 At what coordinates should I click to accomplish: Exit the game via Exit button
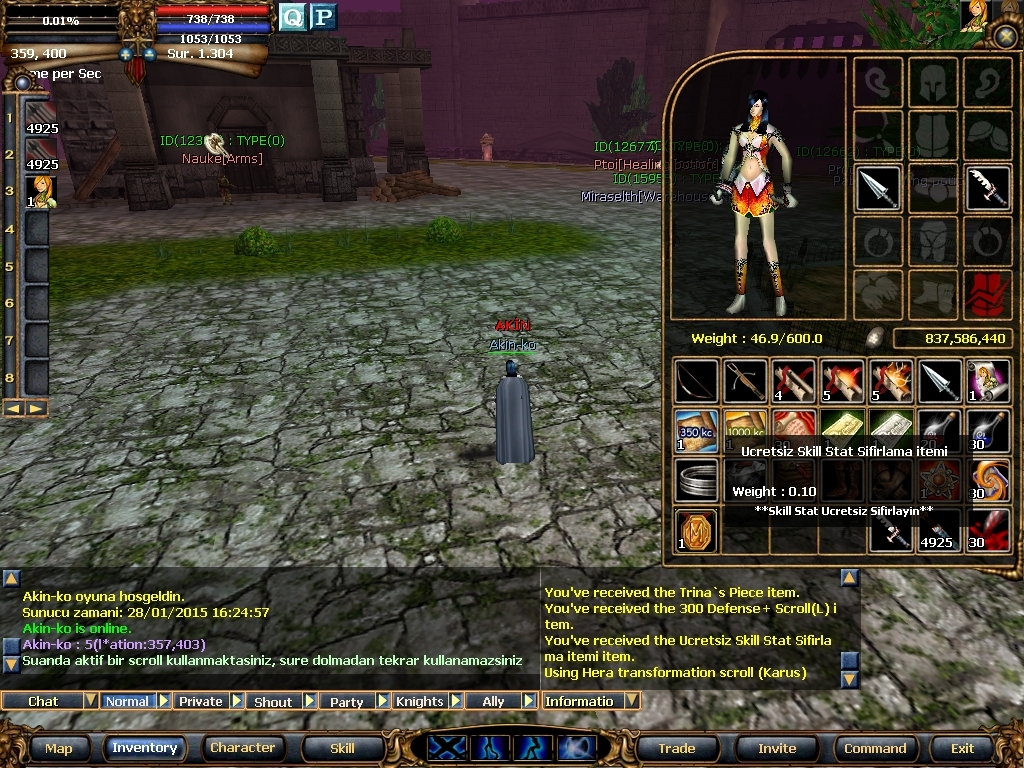(x=962, y=748)
